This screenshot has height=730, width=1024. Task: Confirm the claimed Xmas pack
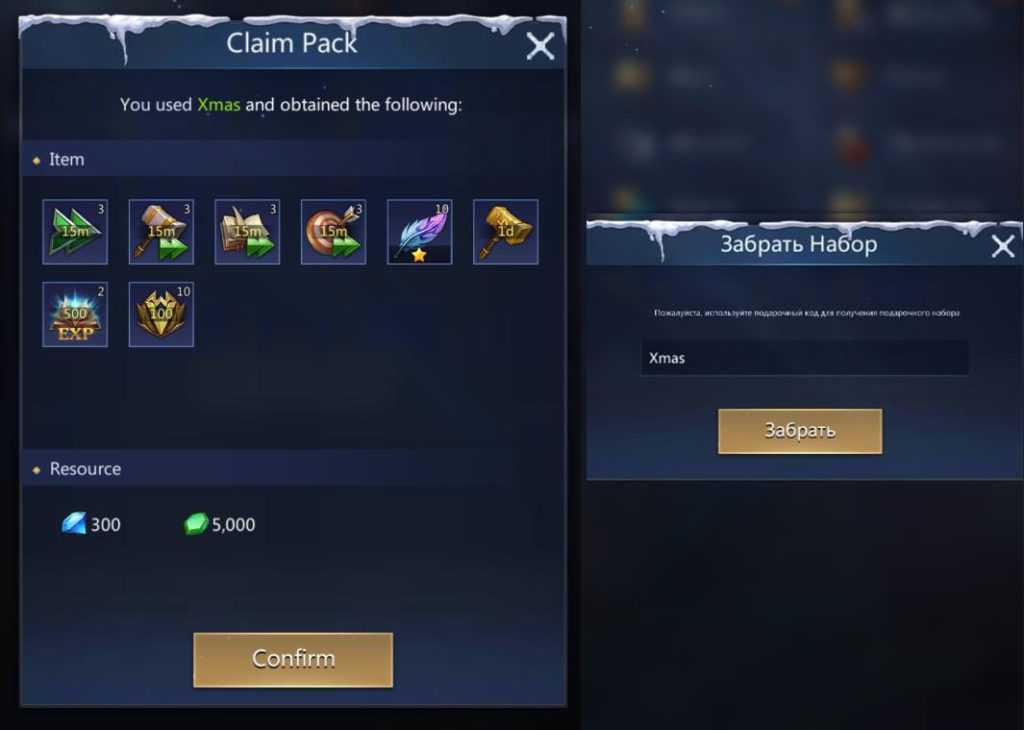pos(293,659)
